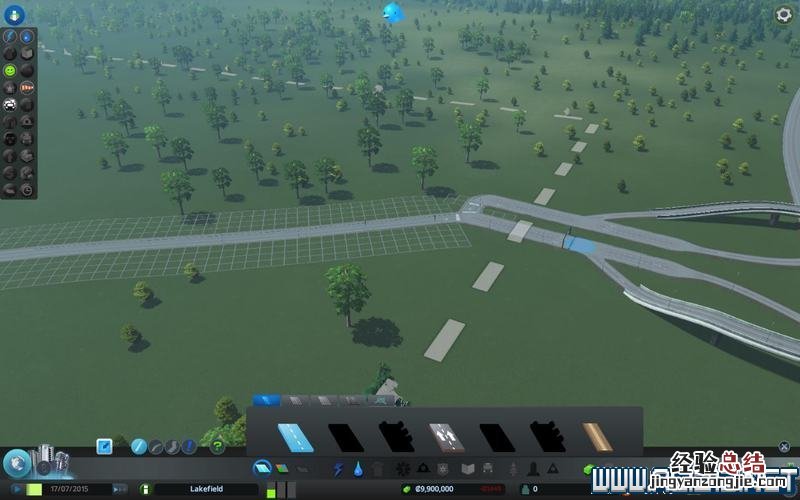Select the straight road drawing mode
800x500 pixels.
[x=139, y=446]
